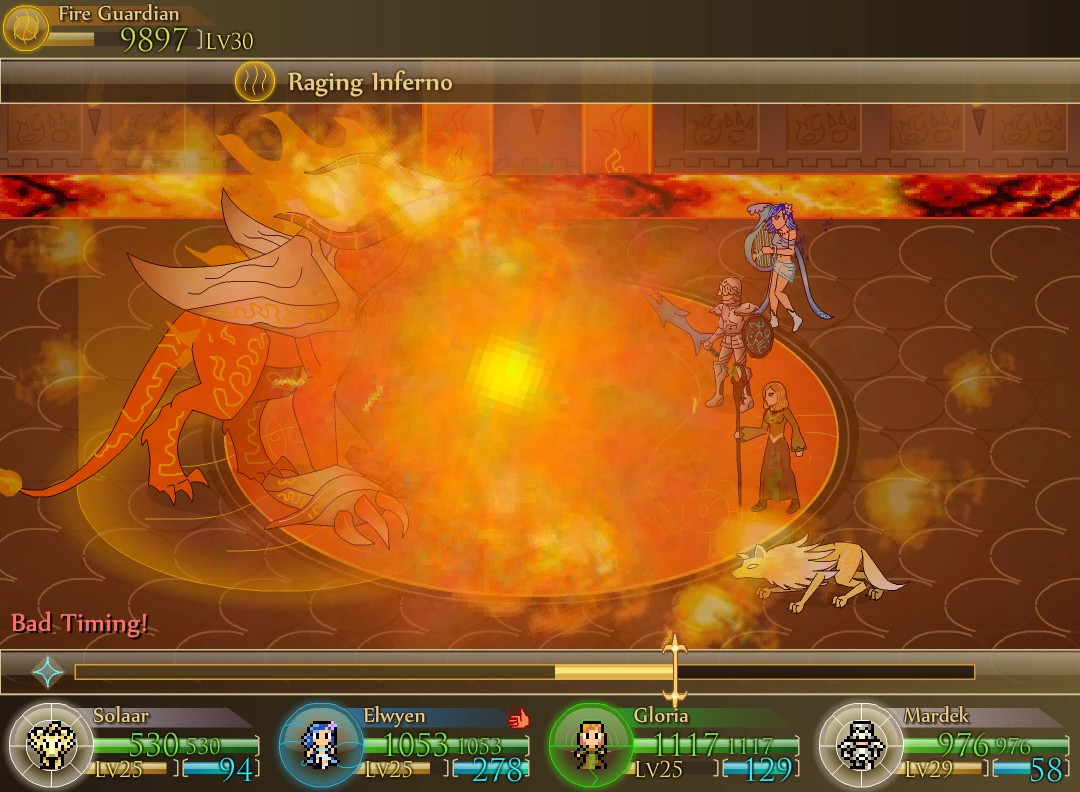
Task: Click the red hand status icon on Elwyen
Action: pos(518,717)
